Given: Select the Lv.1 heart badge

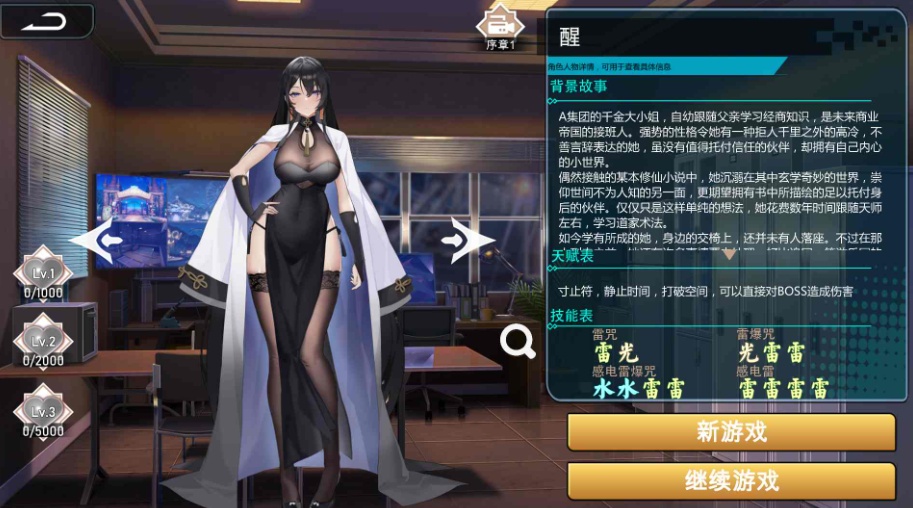Looking at the screenshot, I should tap(43, 273).
